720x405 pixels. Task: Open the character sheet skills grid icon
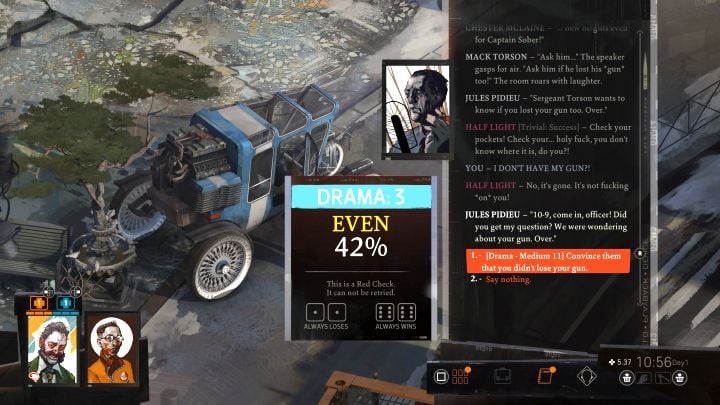click(x=461, y=378)
